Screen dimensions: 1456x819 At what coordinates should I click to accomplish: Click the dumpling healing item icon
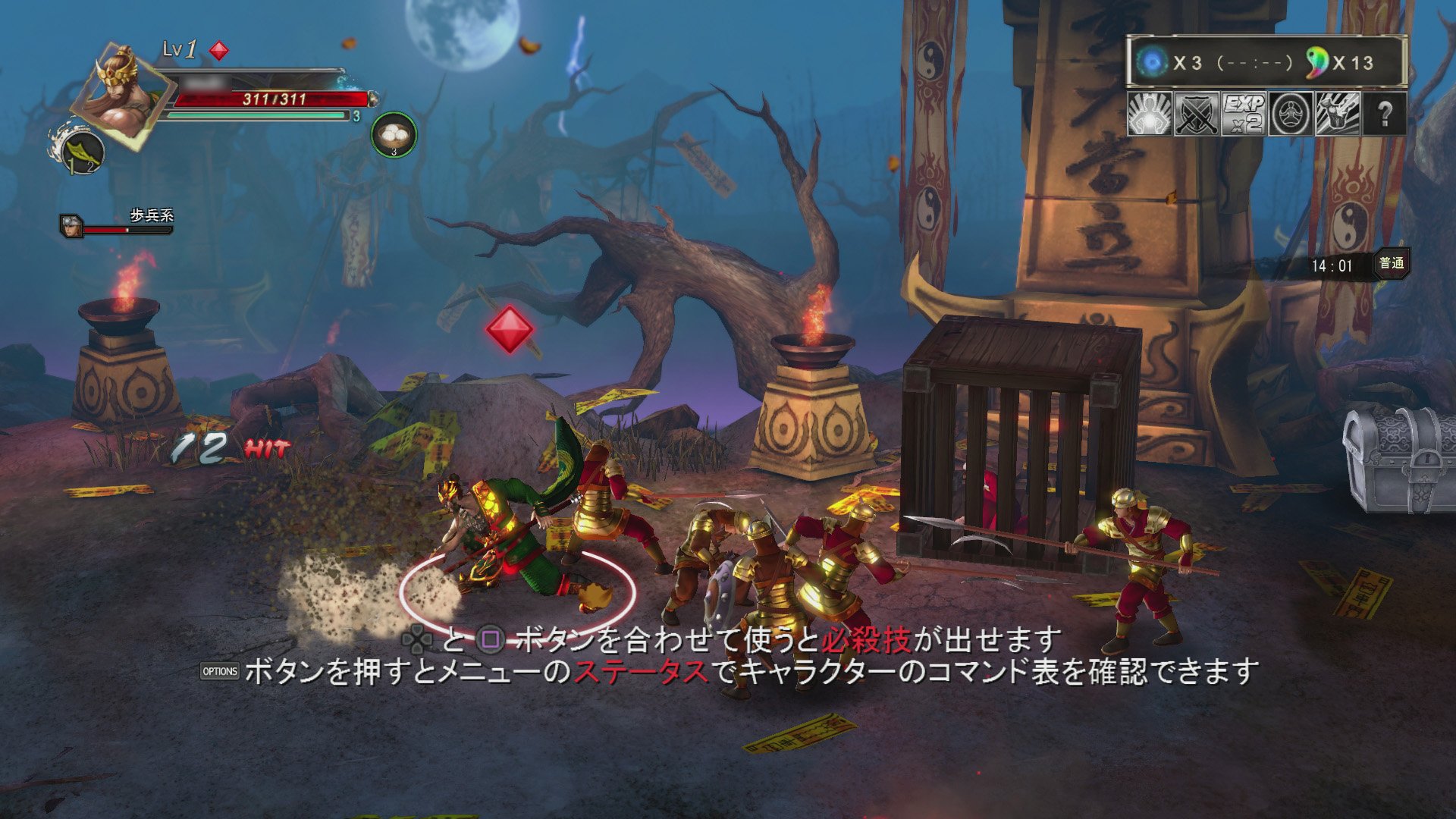(x=393, y=136)
